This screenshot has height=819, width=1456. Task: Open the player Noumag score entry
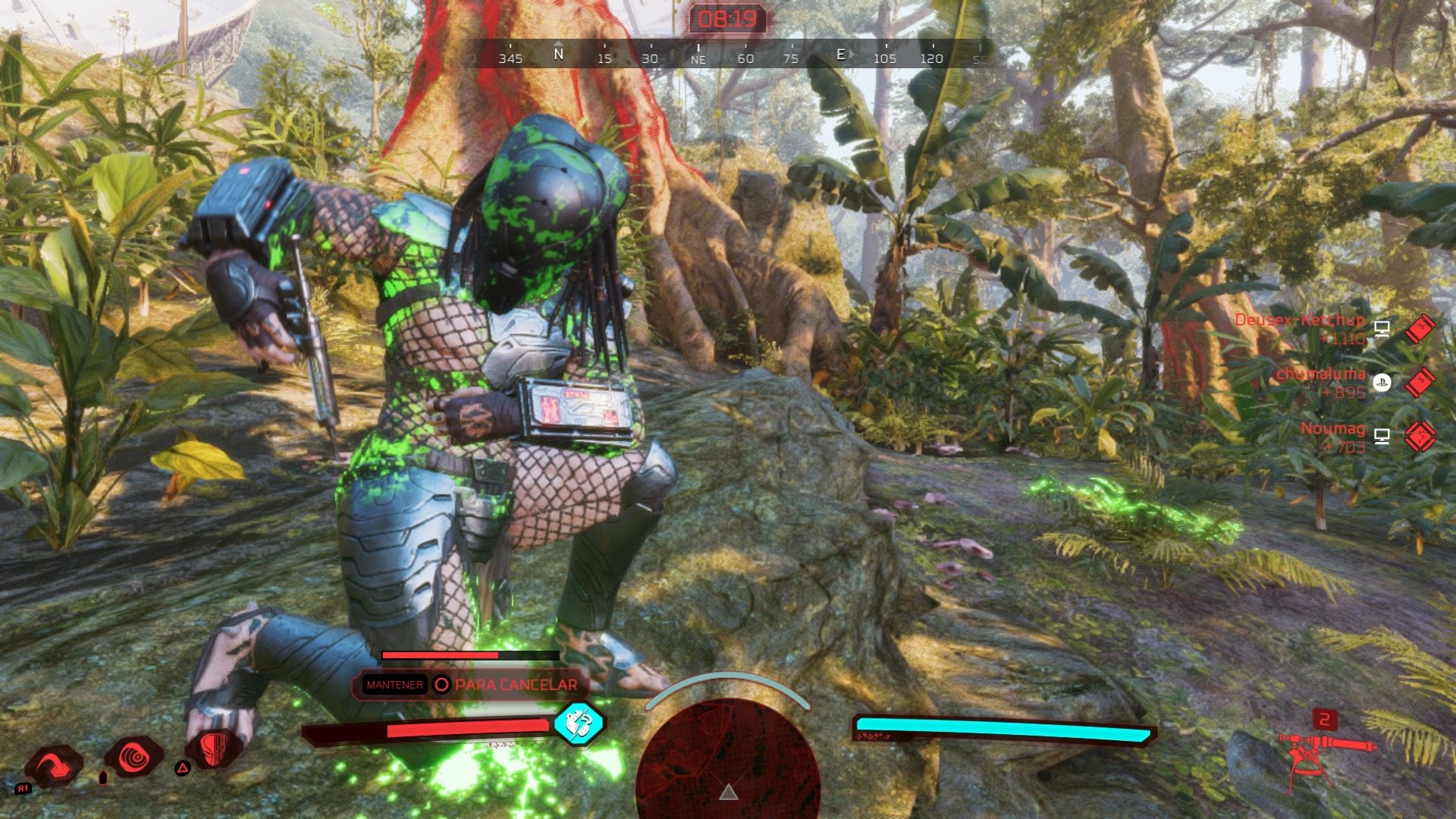pyautogui.click(x=1333, y=428)
